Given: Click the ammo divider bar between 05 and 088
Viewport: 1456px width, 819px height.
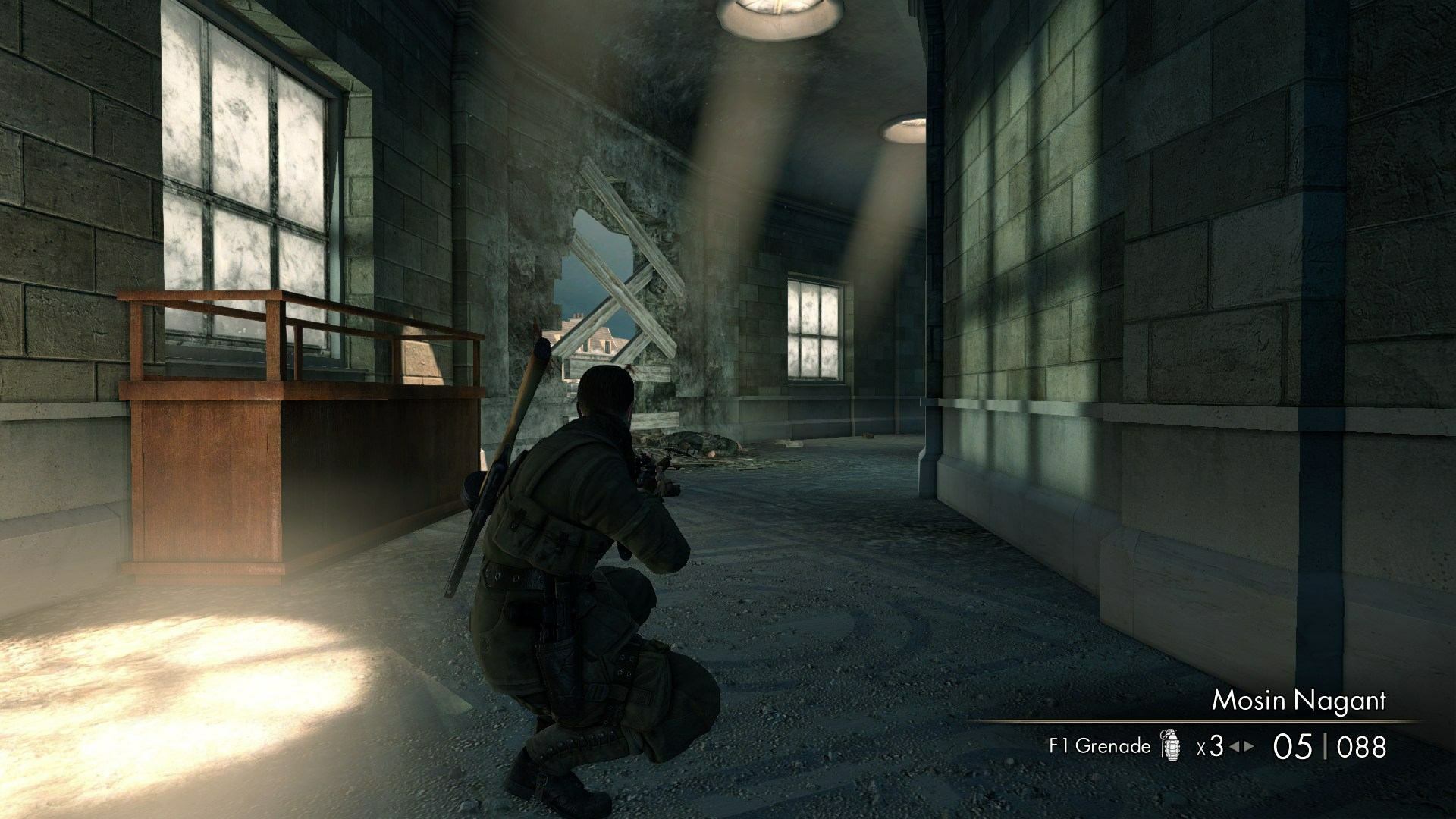Looking at the screenshot, I should (1326, 747).
